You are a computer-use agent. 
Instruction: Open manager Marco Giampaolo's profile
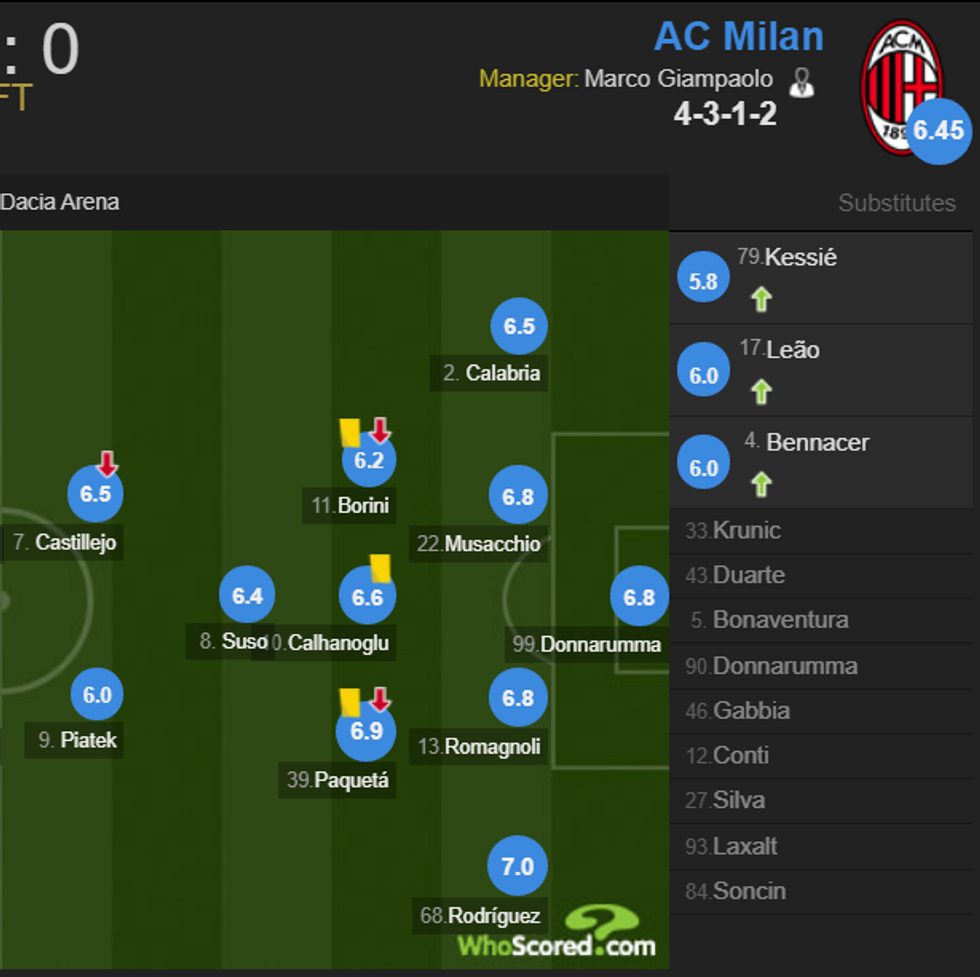(x=678, y=79)
